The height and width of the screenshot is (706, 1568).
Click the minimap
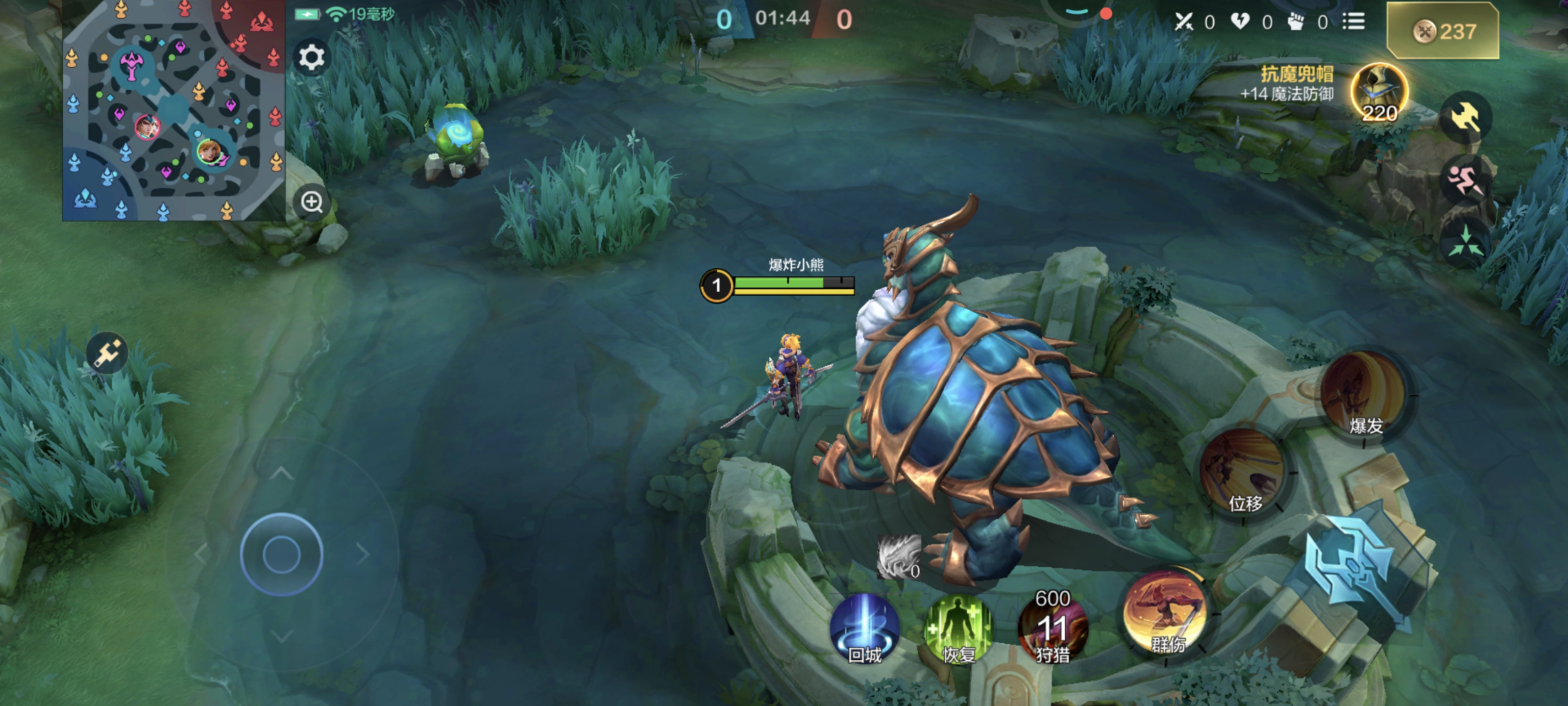173,110
